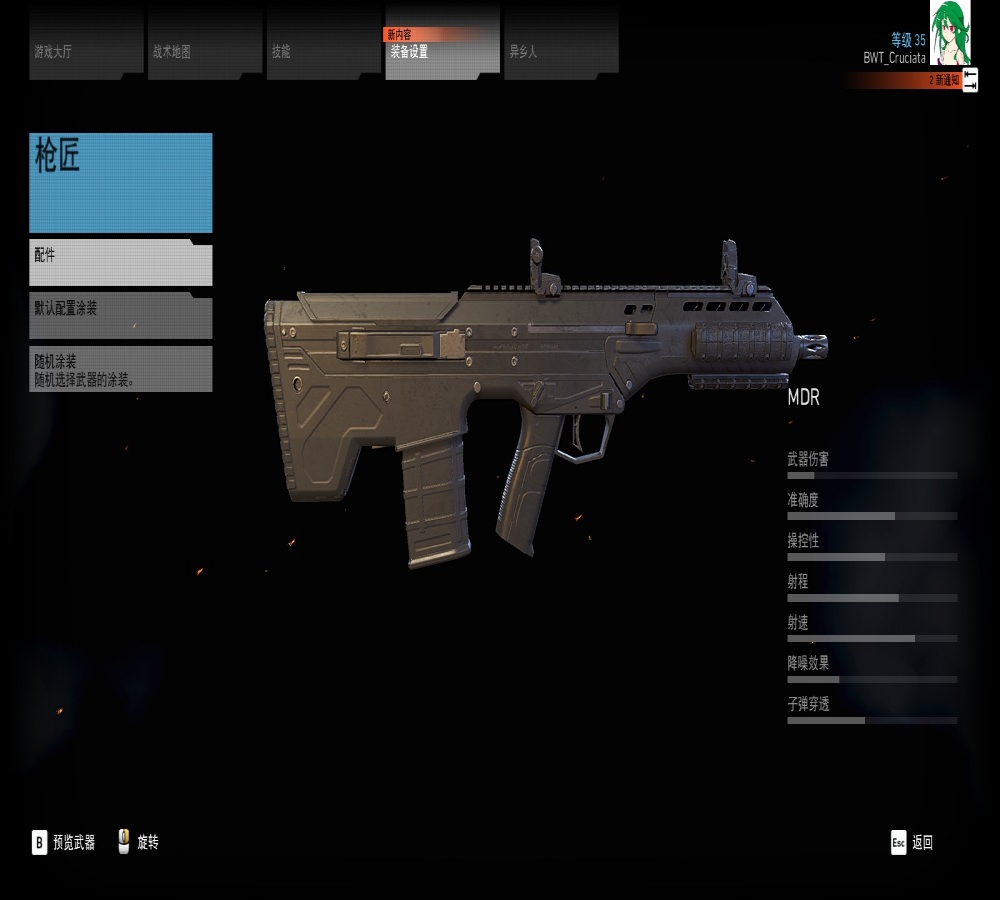This screenshot has height=900, width=1000.
Task: Switch to the 异乡人 tab
Action: (x=561, y=45)
